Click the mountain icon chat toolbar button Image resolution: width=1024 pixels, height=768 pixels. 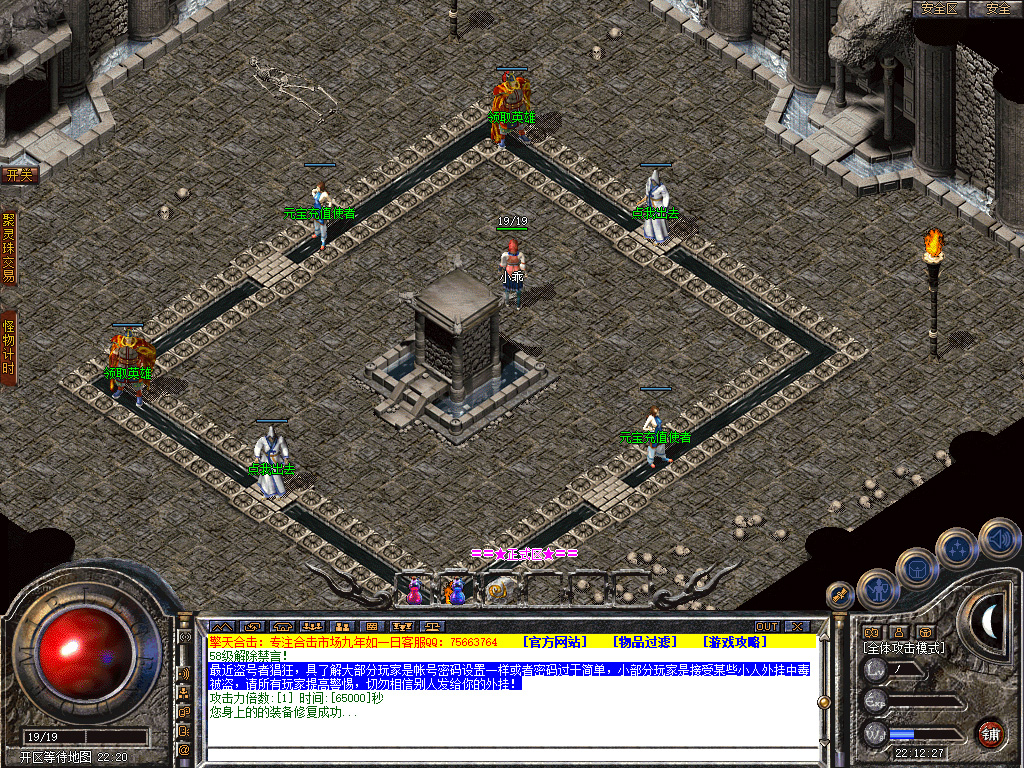pyautogui.click(x=220, y=626)
